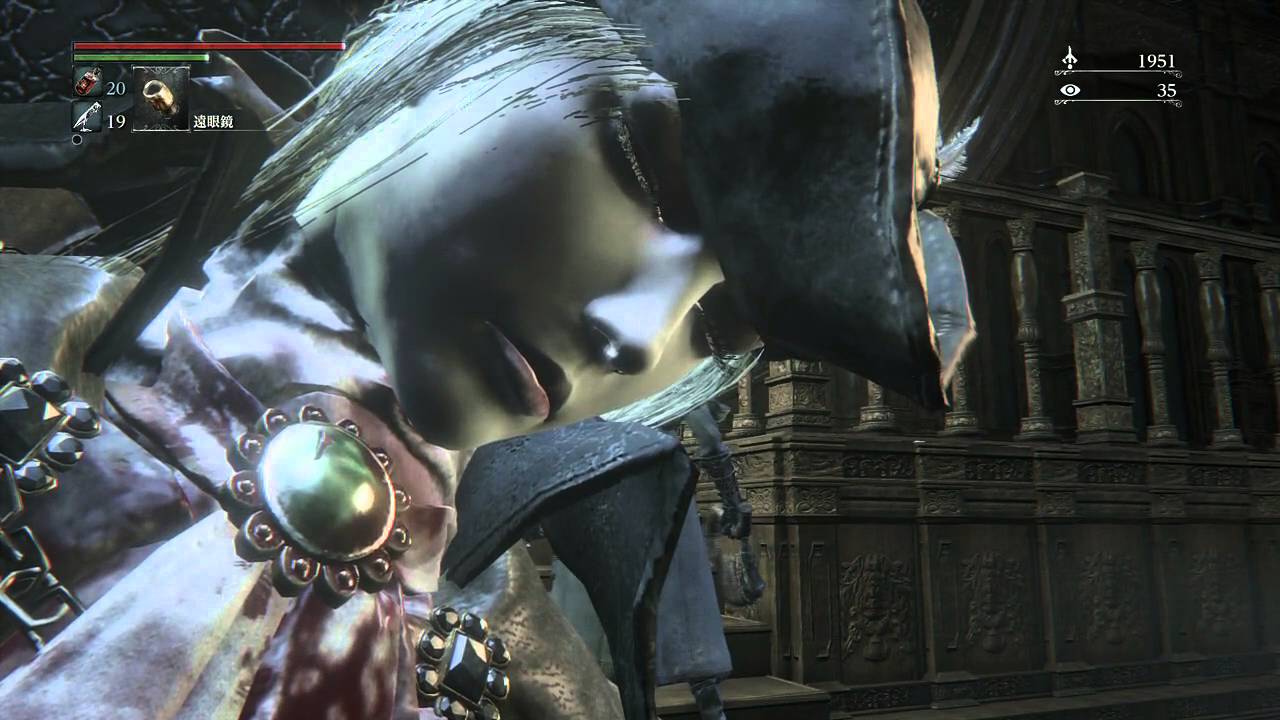This screenshot has height=720, width=1280.
Task: Use the monocular in the quick item slot
Action: click(160, 98)
